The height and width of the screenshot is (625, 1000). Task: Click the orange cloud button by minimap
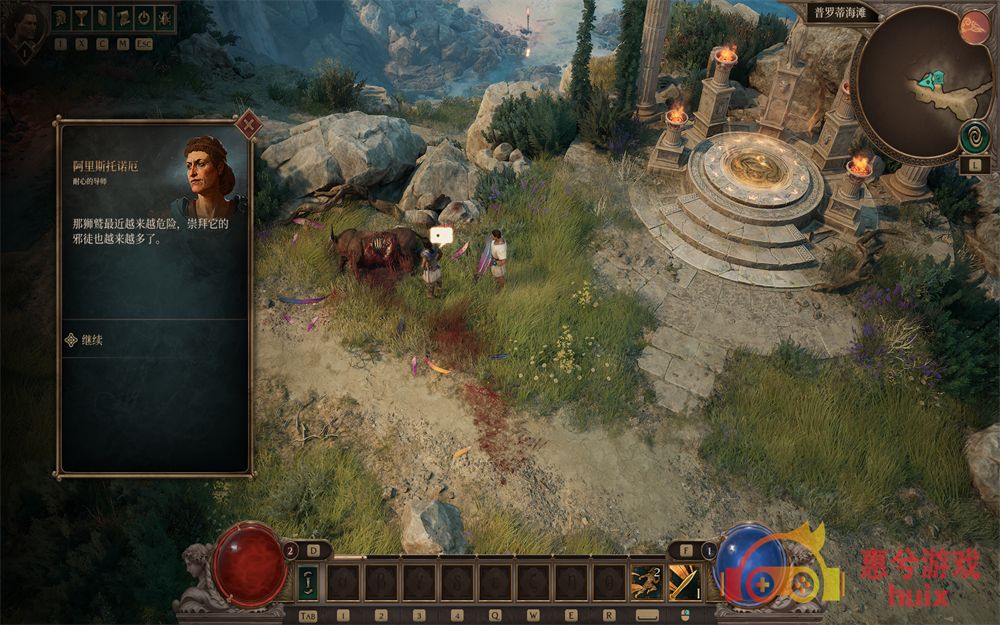point(974,28)
